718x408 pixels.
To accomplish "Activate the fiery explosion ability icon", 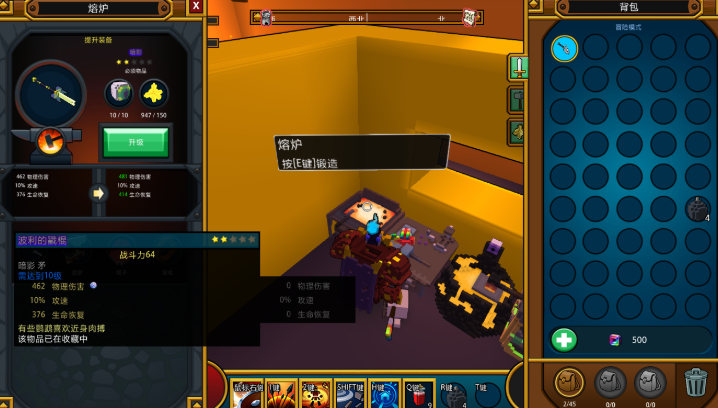I will (x=313, y=396).
